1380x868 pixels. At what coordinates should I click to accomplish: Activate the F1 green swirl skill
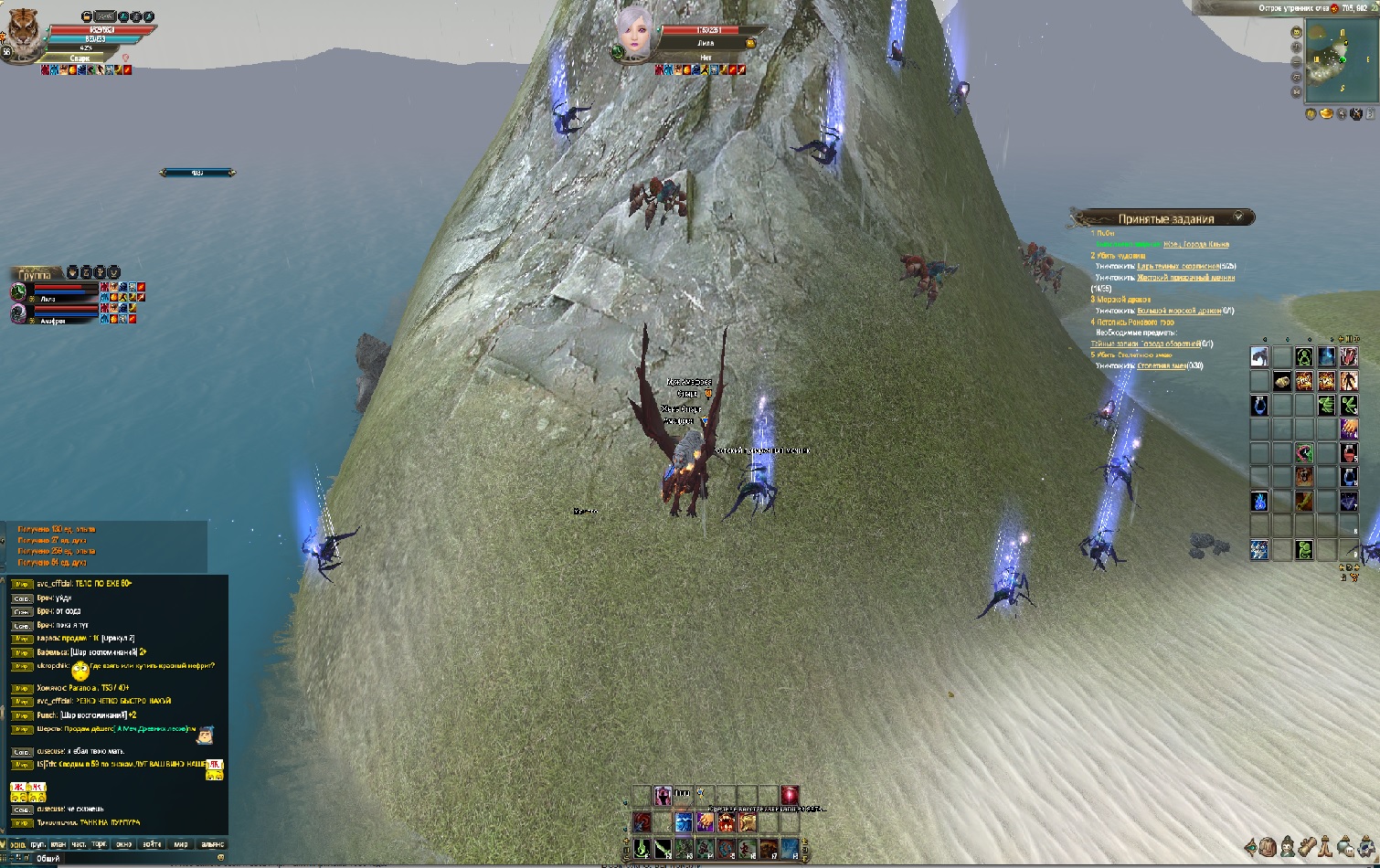click(x=642, y=849)
